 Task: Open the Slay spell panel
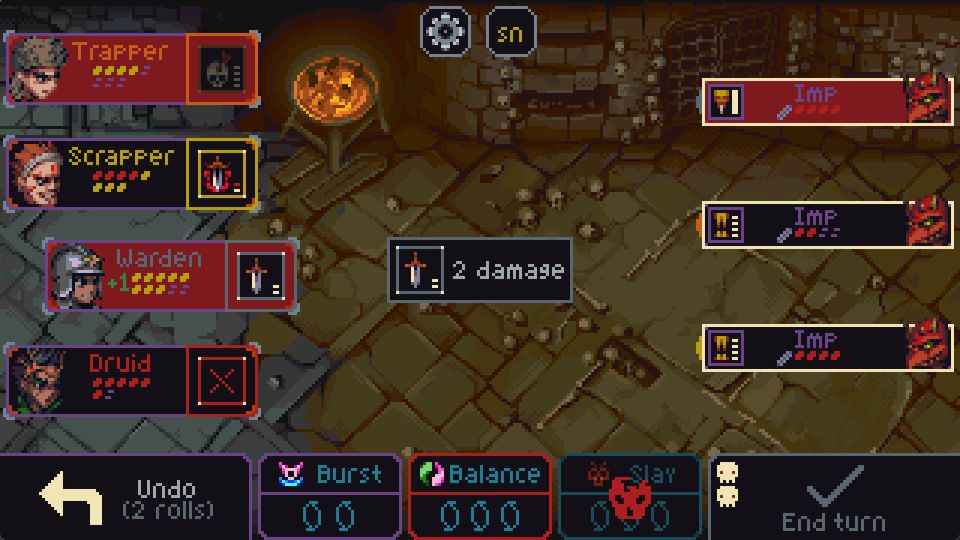click(630, 497)
